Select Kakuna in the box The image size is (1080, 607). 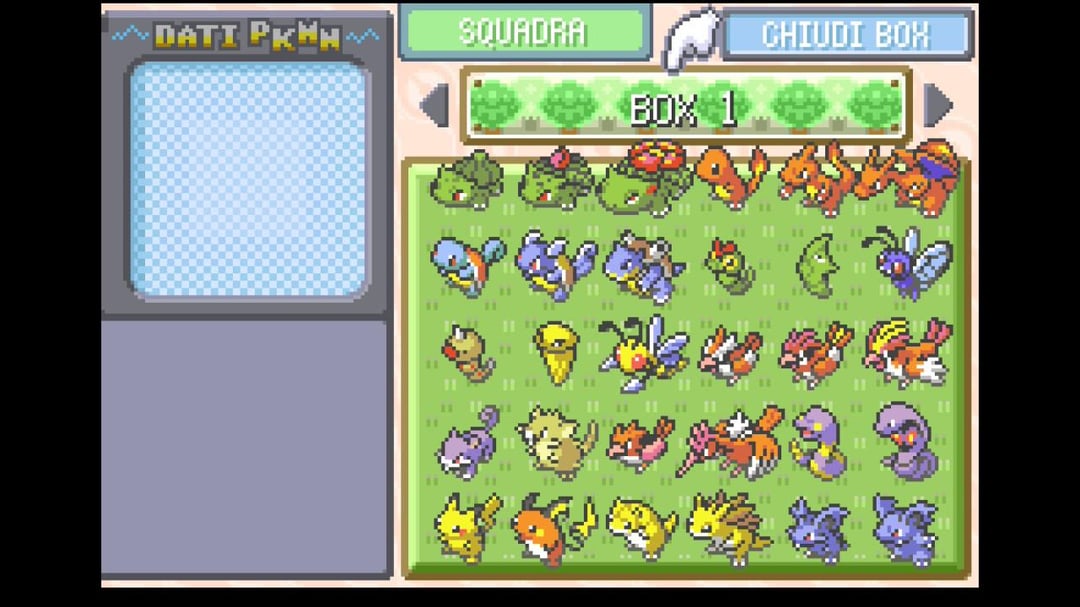(554, 352)
